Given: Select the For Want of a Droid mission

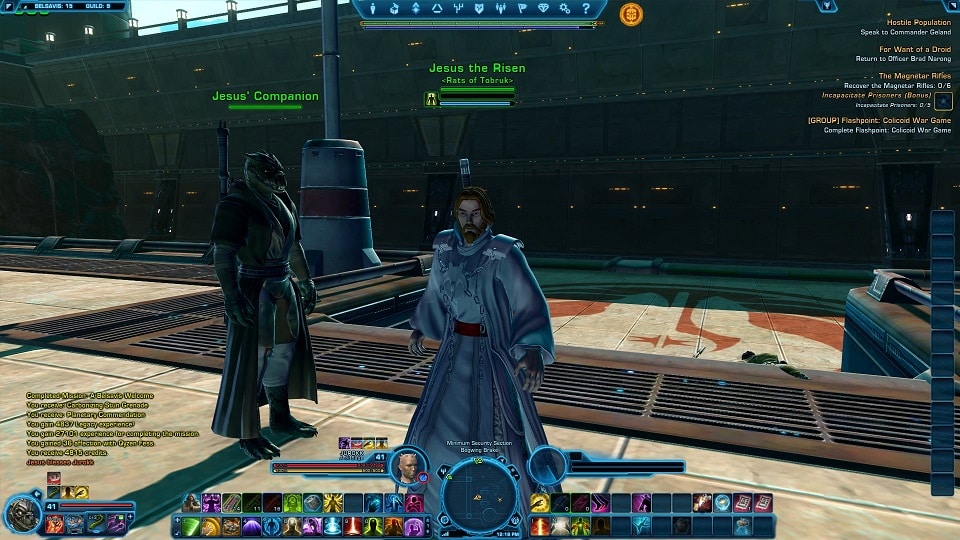Looking at the screenshot, I should (x=914, y=49).
